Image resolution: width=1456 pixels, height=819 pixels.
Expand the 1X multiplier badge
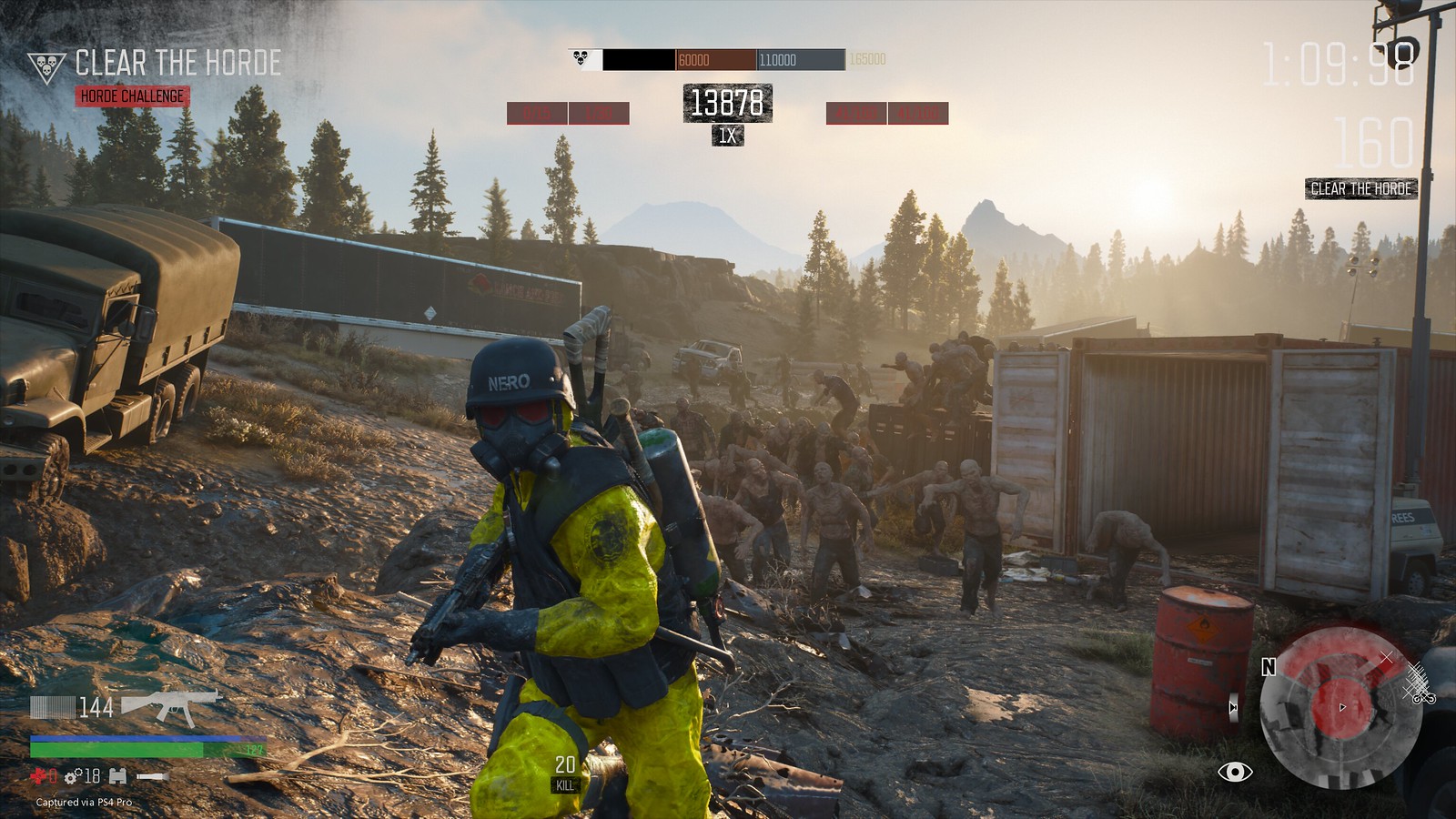click(x=728, y=135)
